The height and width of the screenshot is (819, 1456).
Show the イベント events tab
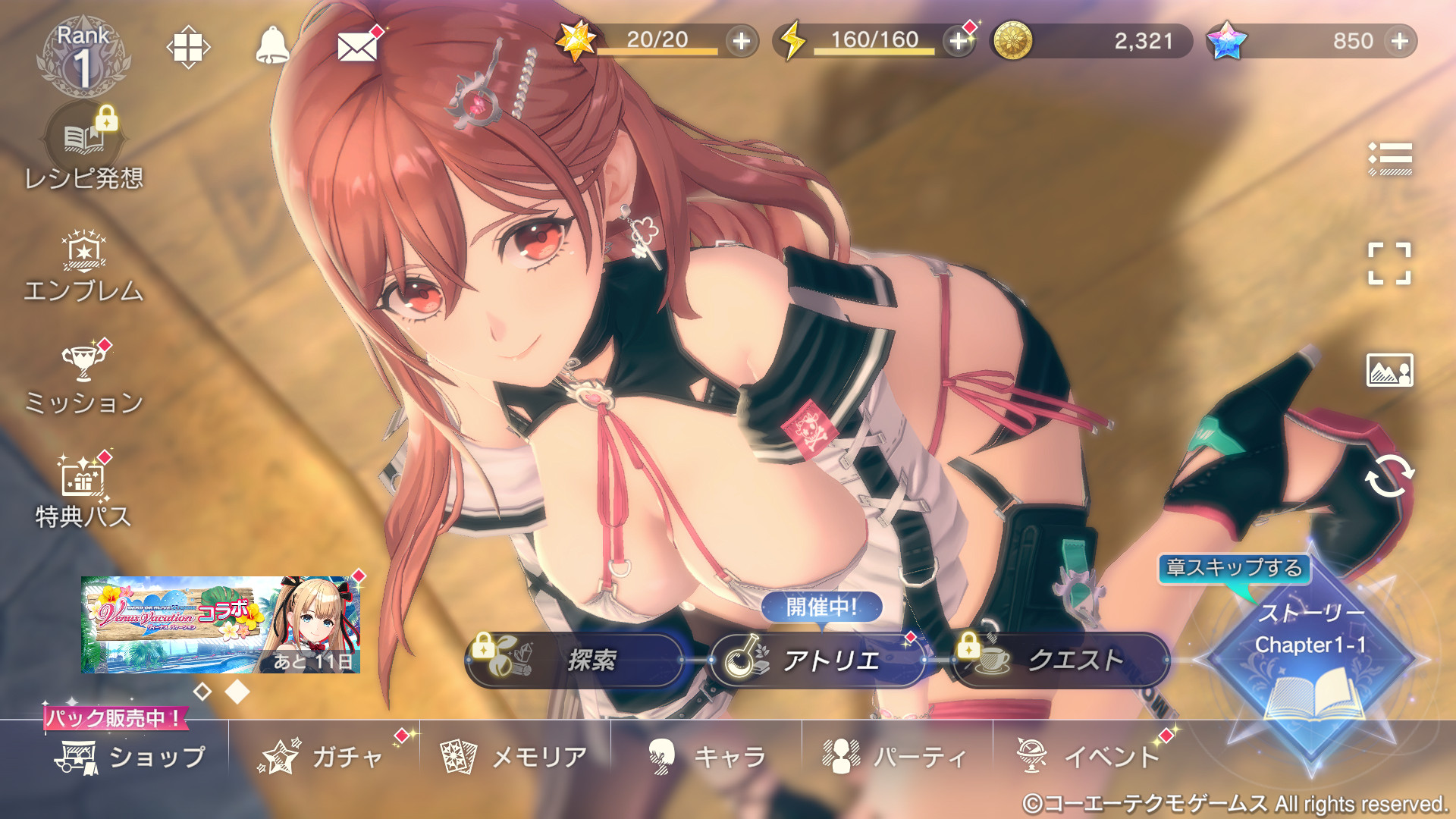(1089, 757)
